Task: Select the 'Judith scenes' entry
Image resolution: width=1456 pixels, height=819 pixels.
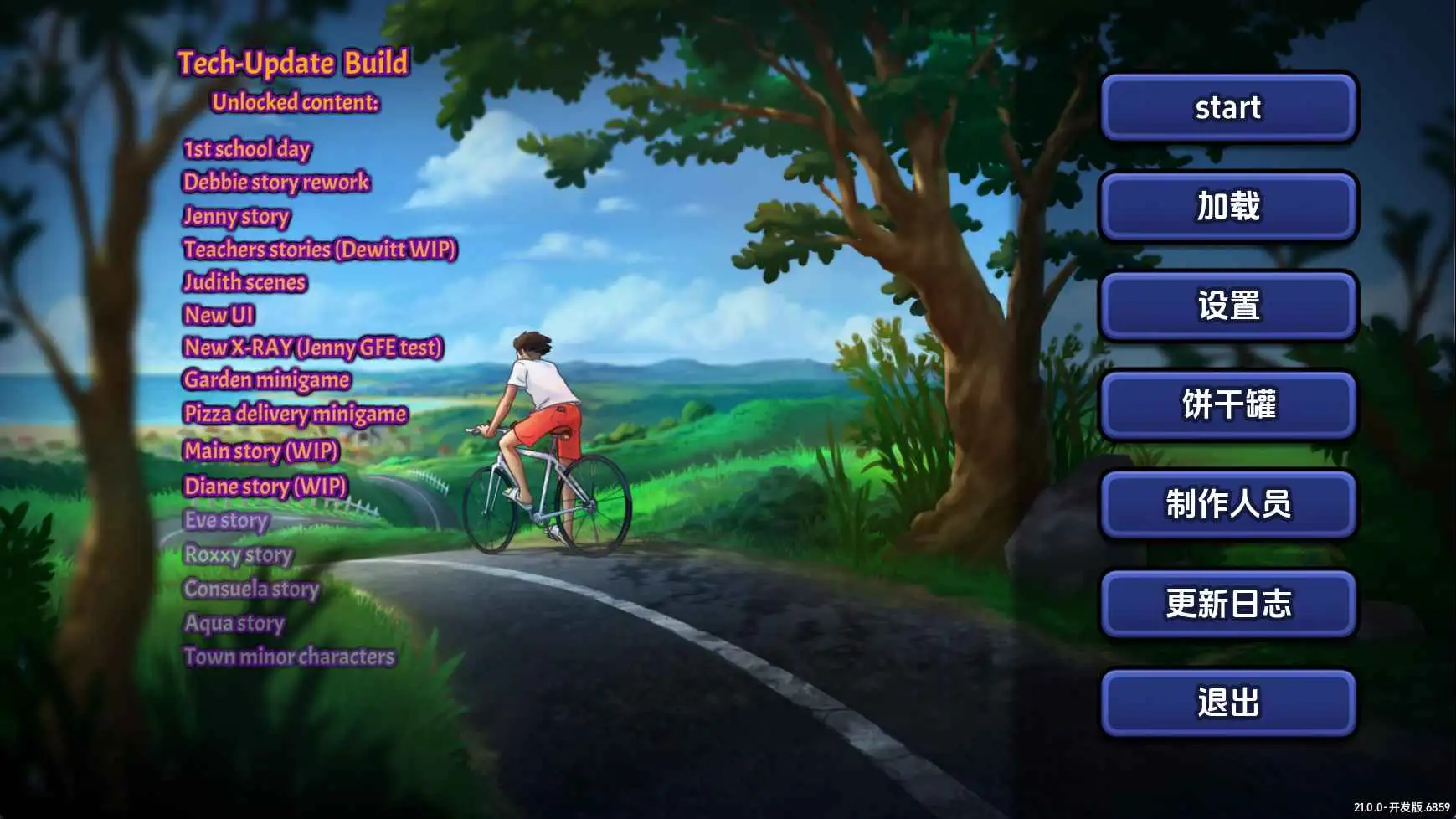Action: pyautogui.click(x=245, y=283)
